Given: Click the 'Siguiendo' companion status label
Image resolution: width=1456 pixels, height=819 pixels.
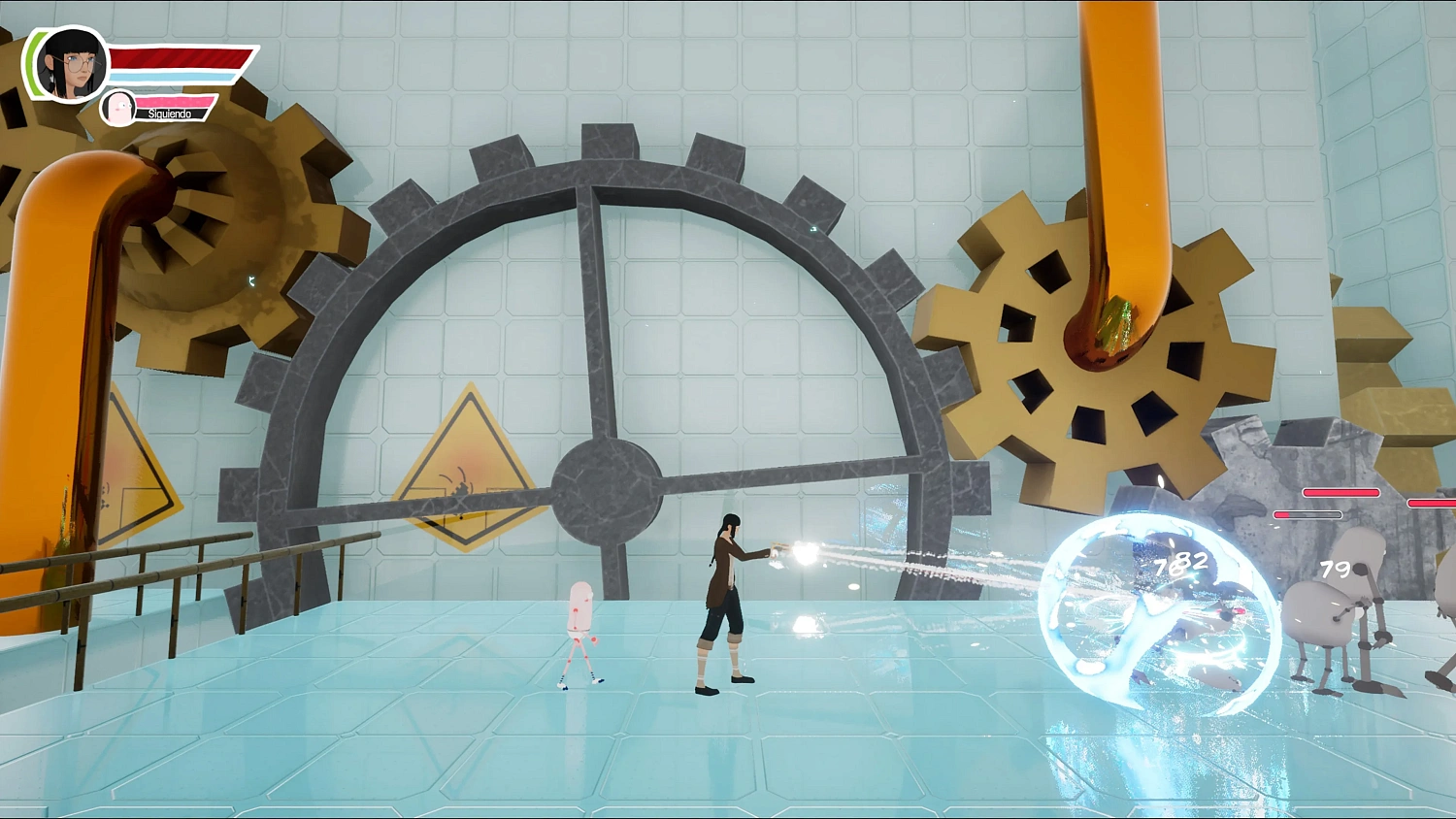Looking at the screenshot, I should [x=170, y=114].
